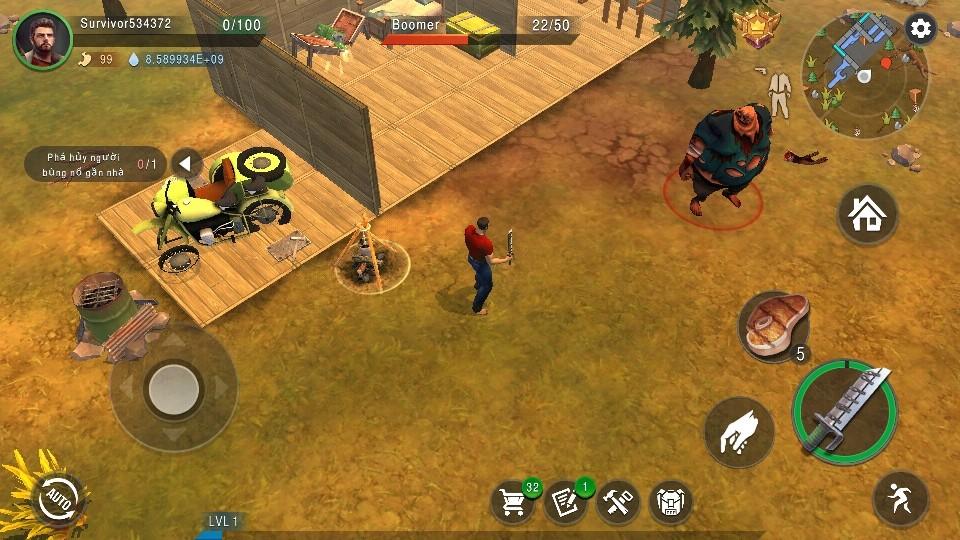This screenshot has height=540, width=960.
Task: Open the settings gear menu
Action: [x=920, y=29]
